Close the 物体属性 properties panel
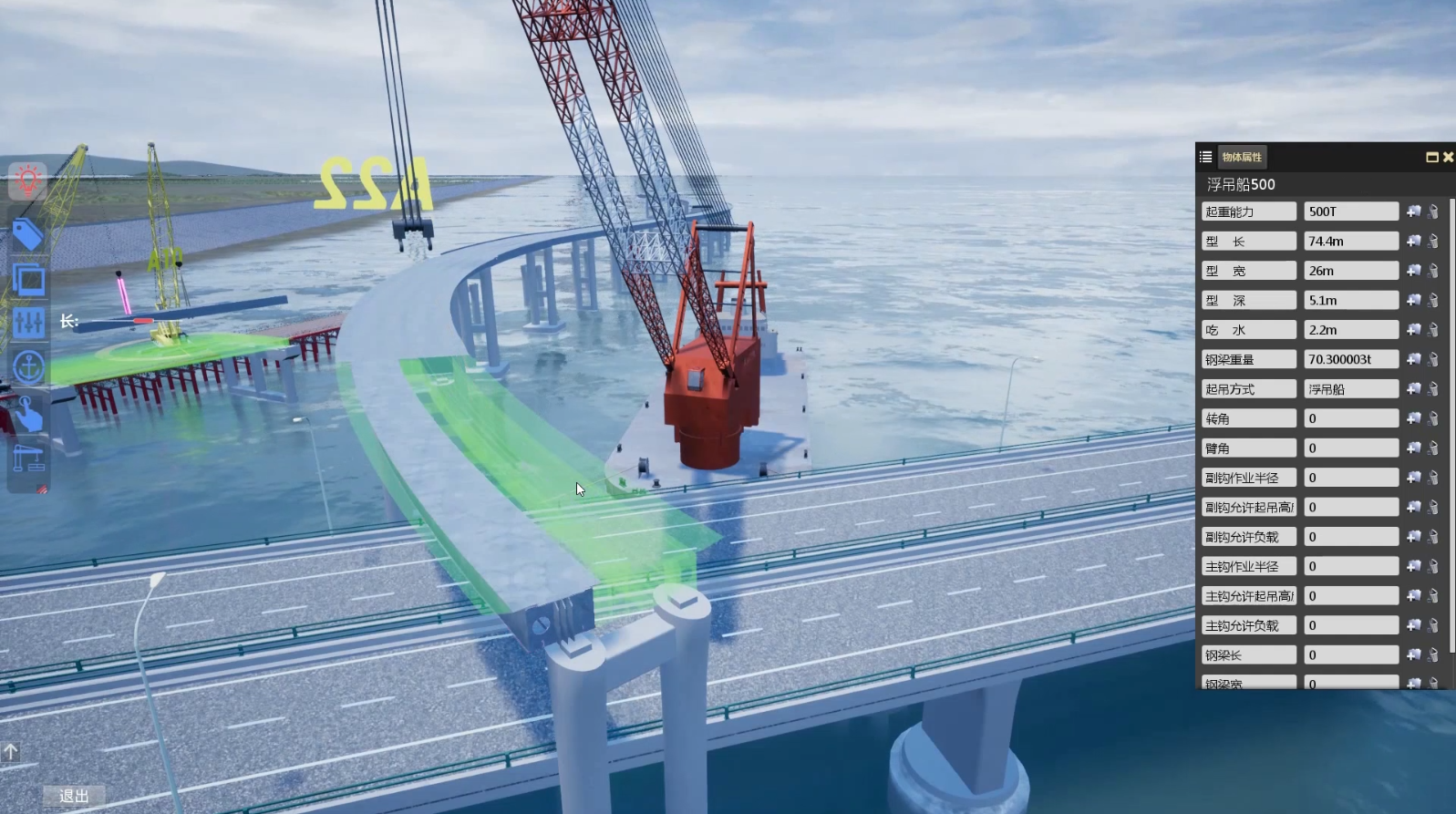 [1448, 157]
